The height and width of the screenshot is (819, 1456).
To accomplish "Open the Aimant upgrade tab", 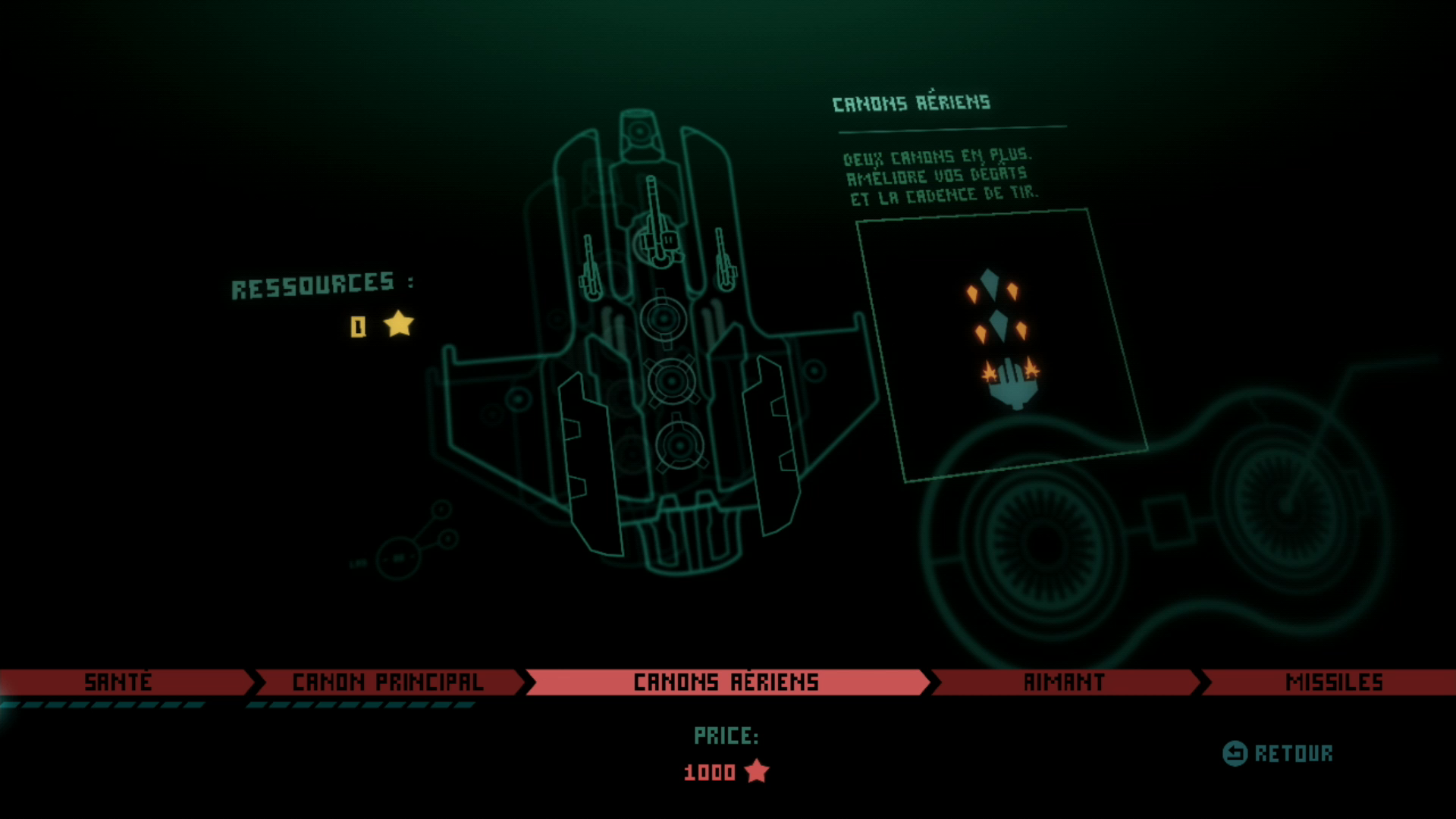I will coord(1064,682).
